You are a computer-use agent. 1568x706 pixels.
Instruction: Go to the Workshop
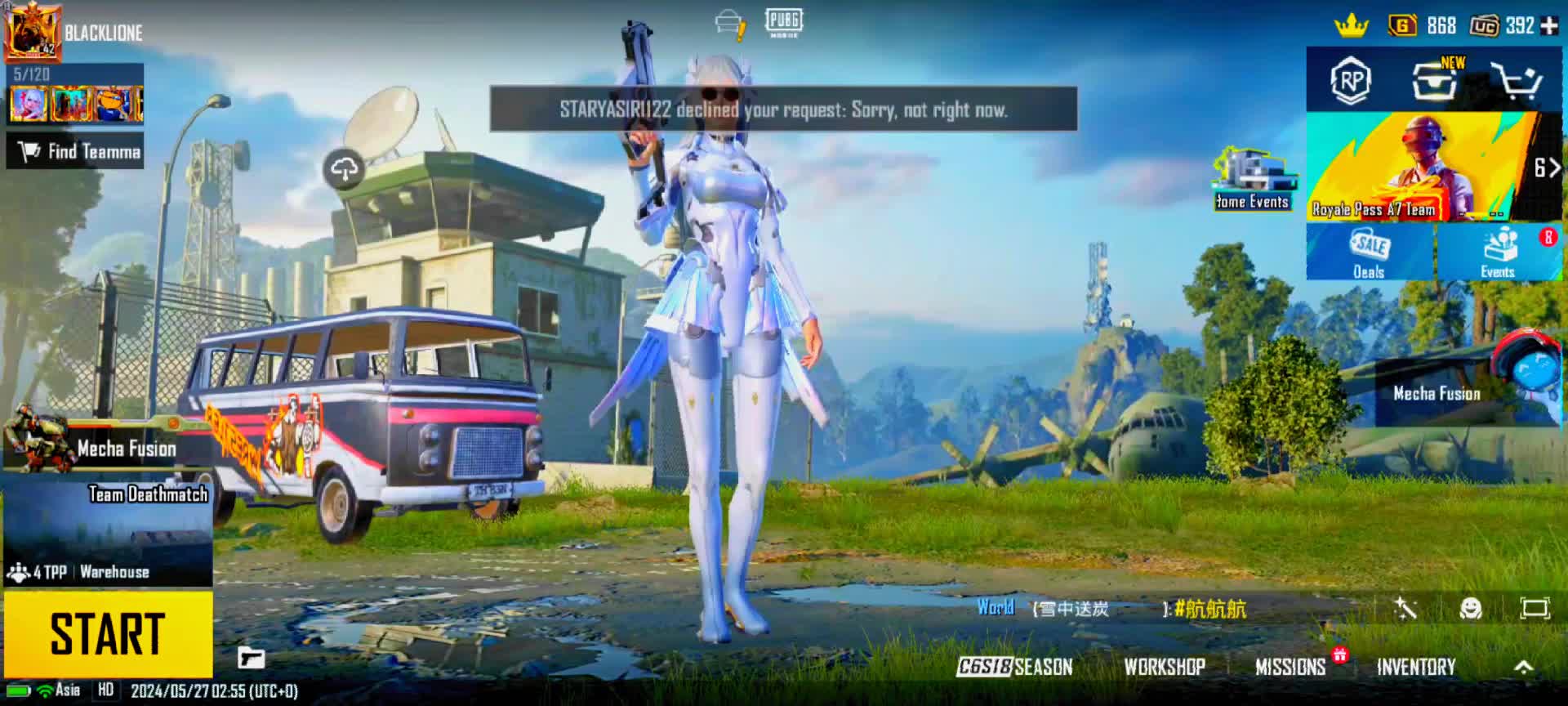pos(1165,667)
